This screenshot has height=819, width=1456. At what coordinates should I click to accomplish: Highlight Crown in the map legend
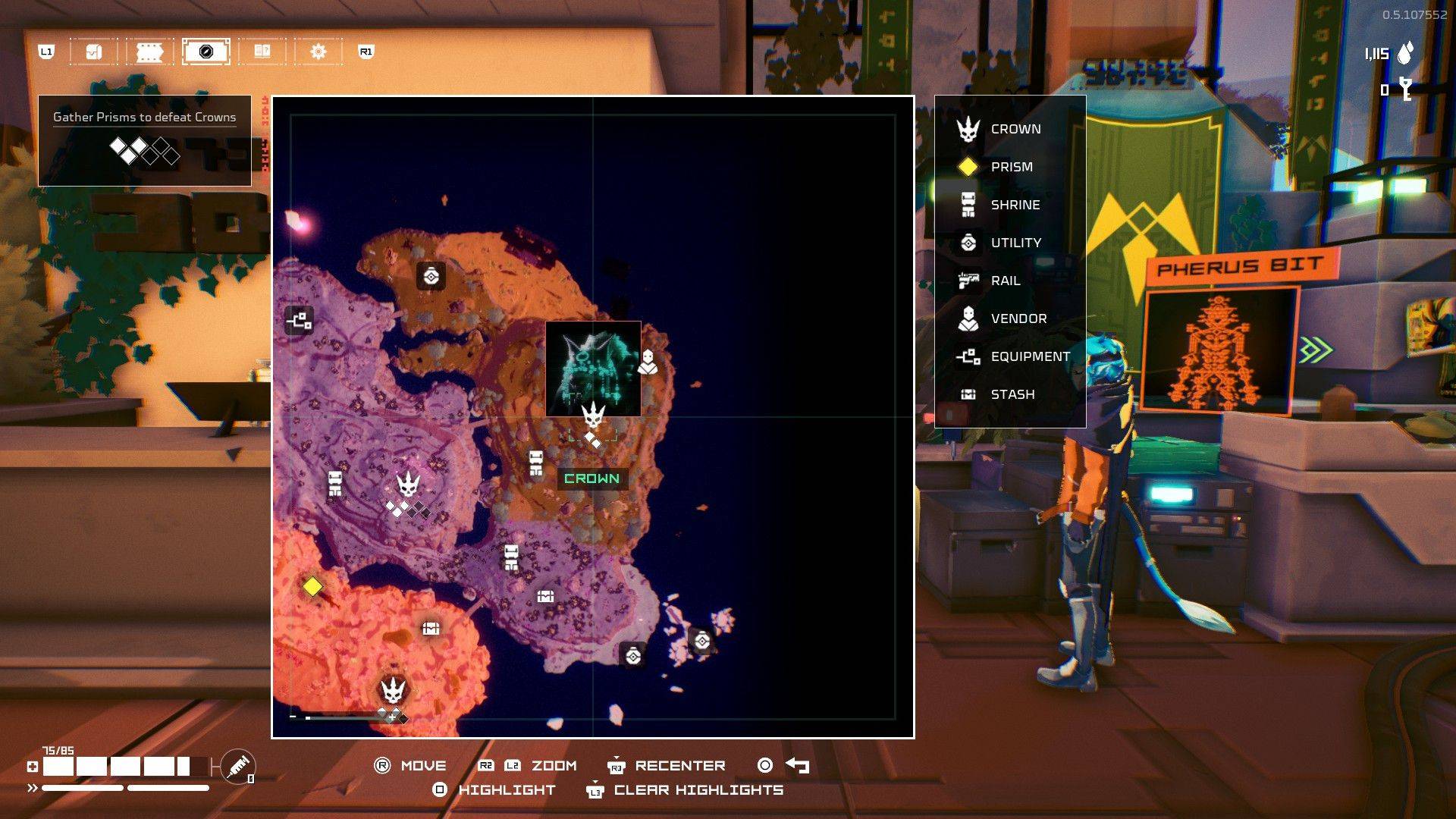pyautogui.click(x=1015, y=129)
